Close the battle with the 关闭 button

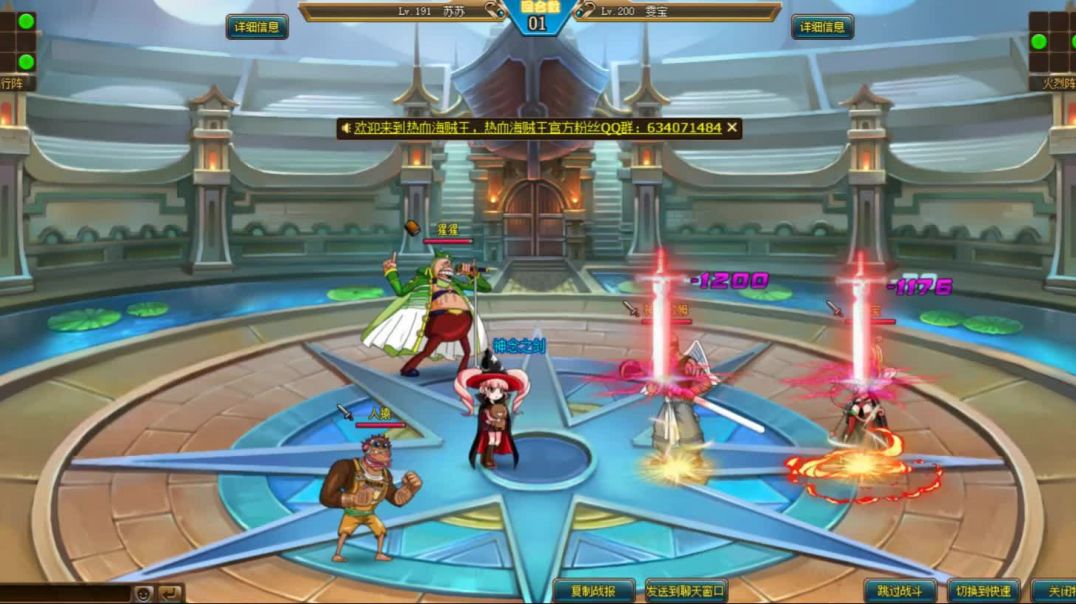[x=1054, y=591]
